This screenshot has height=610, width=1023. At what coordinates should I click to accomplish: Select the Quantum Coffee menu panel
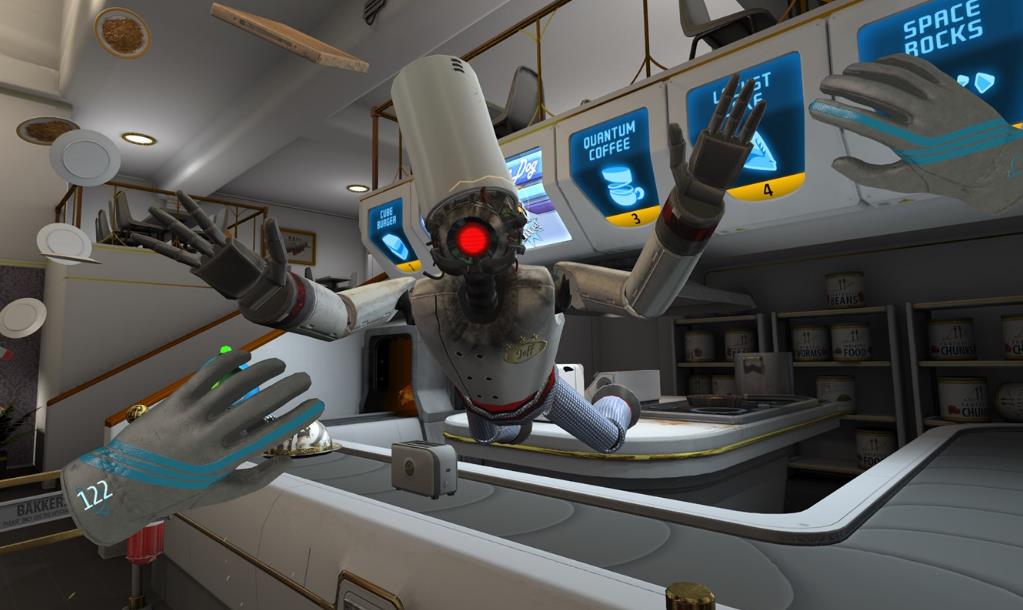tap(613, 166)
